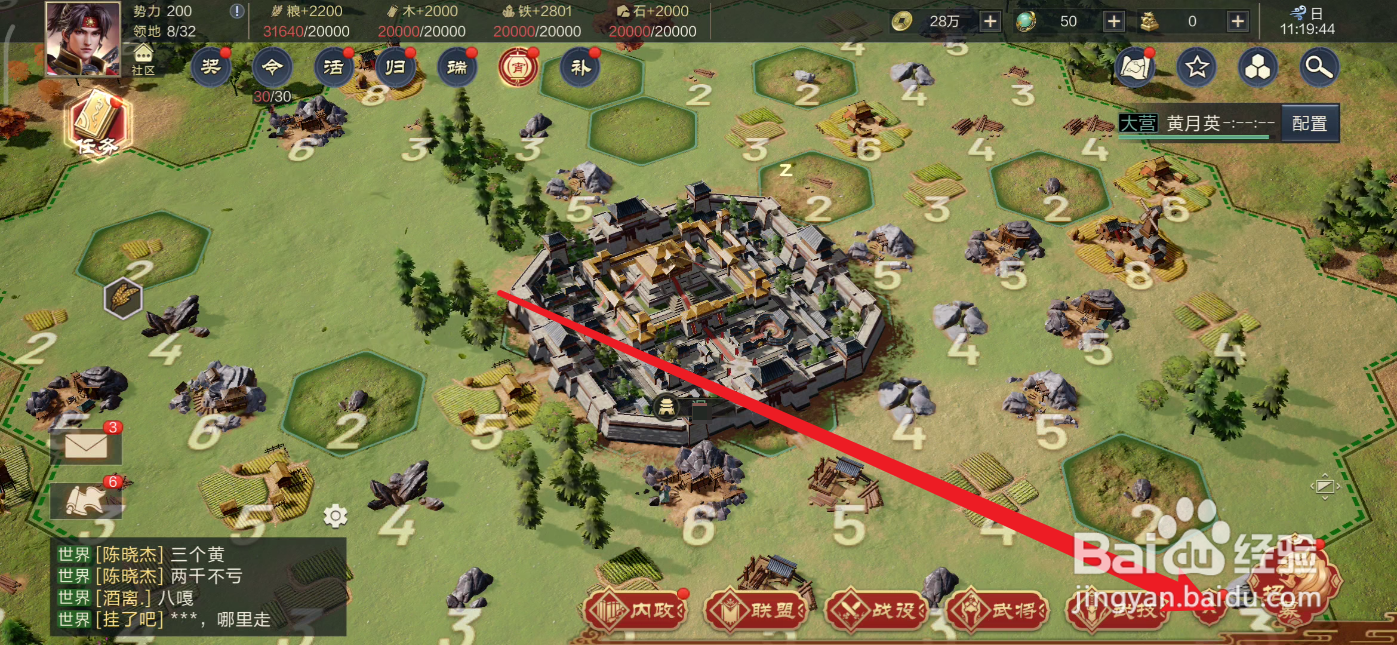Image resolution: width=1397 pixels, height=645 pixels.
Task: Open the 补 supply icon
Action: click(579, 68)
